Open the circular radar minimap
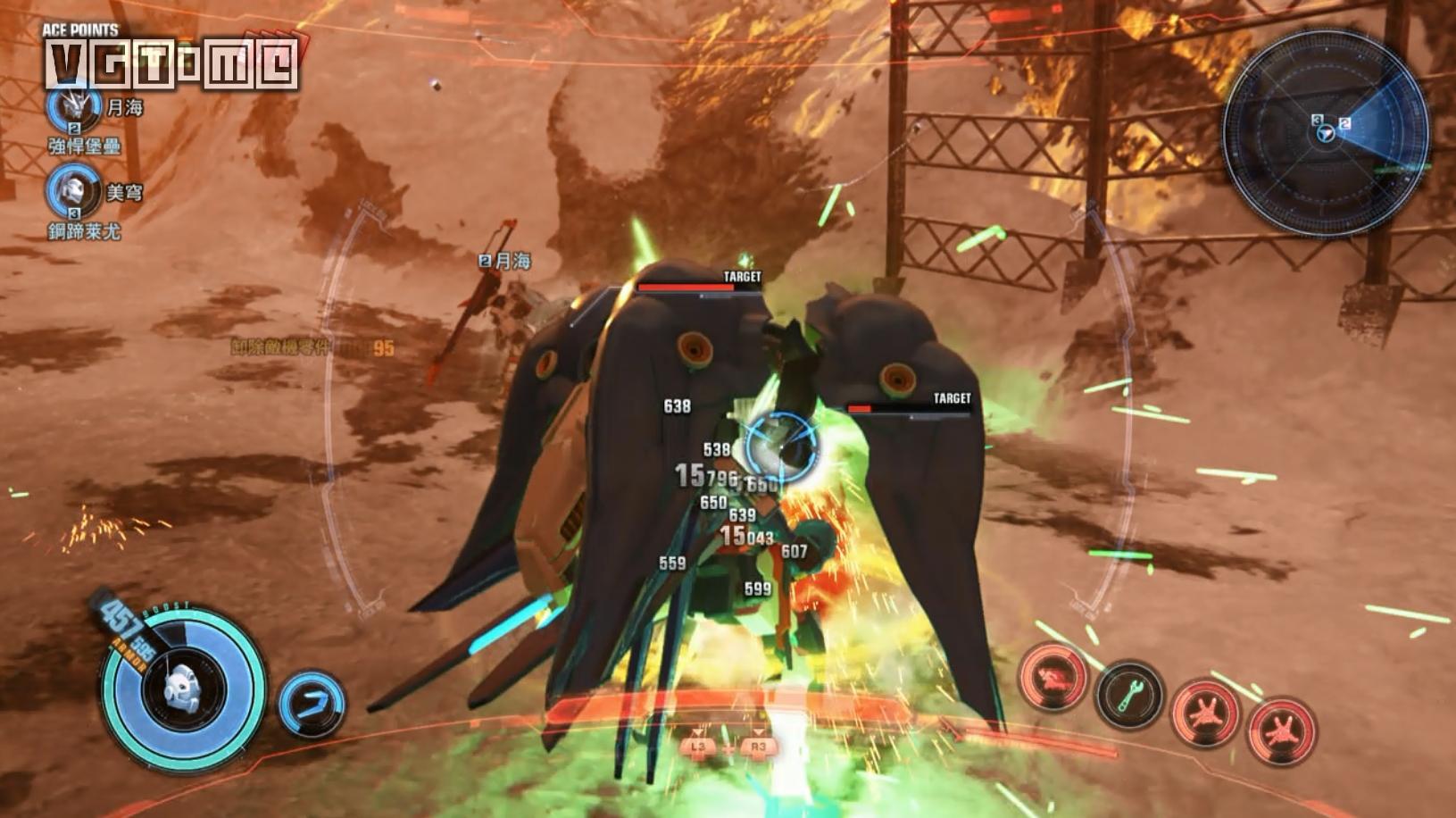The width and height of the screenshot is (1456, 818). 1325,131
